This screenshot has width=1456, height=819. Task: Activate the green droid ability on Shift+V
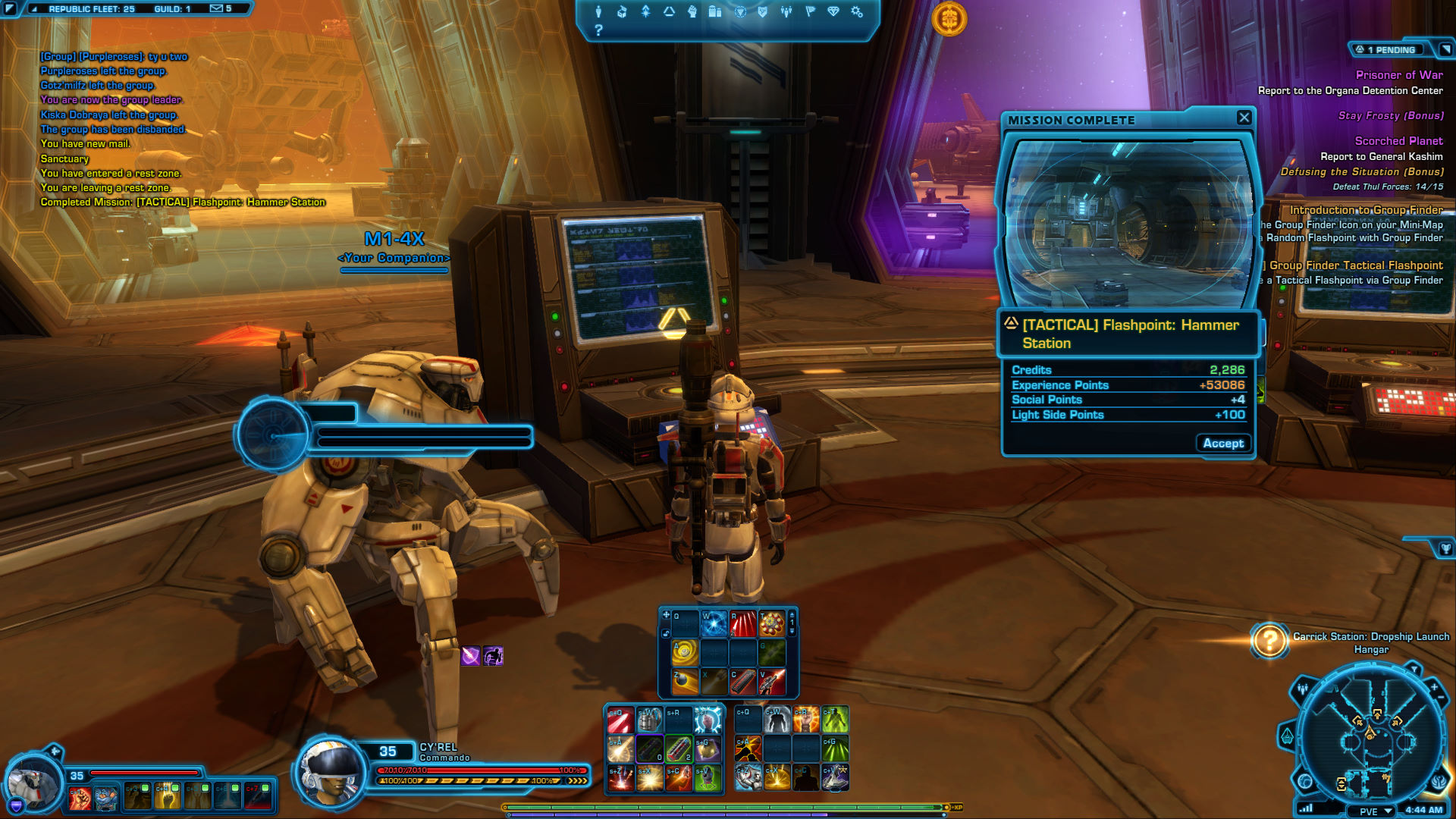(707, 777)
